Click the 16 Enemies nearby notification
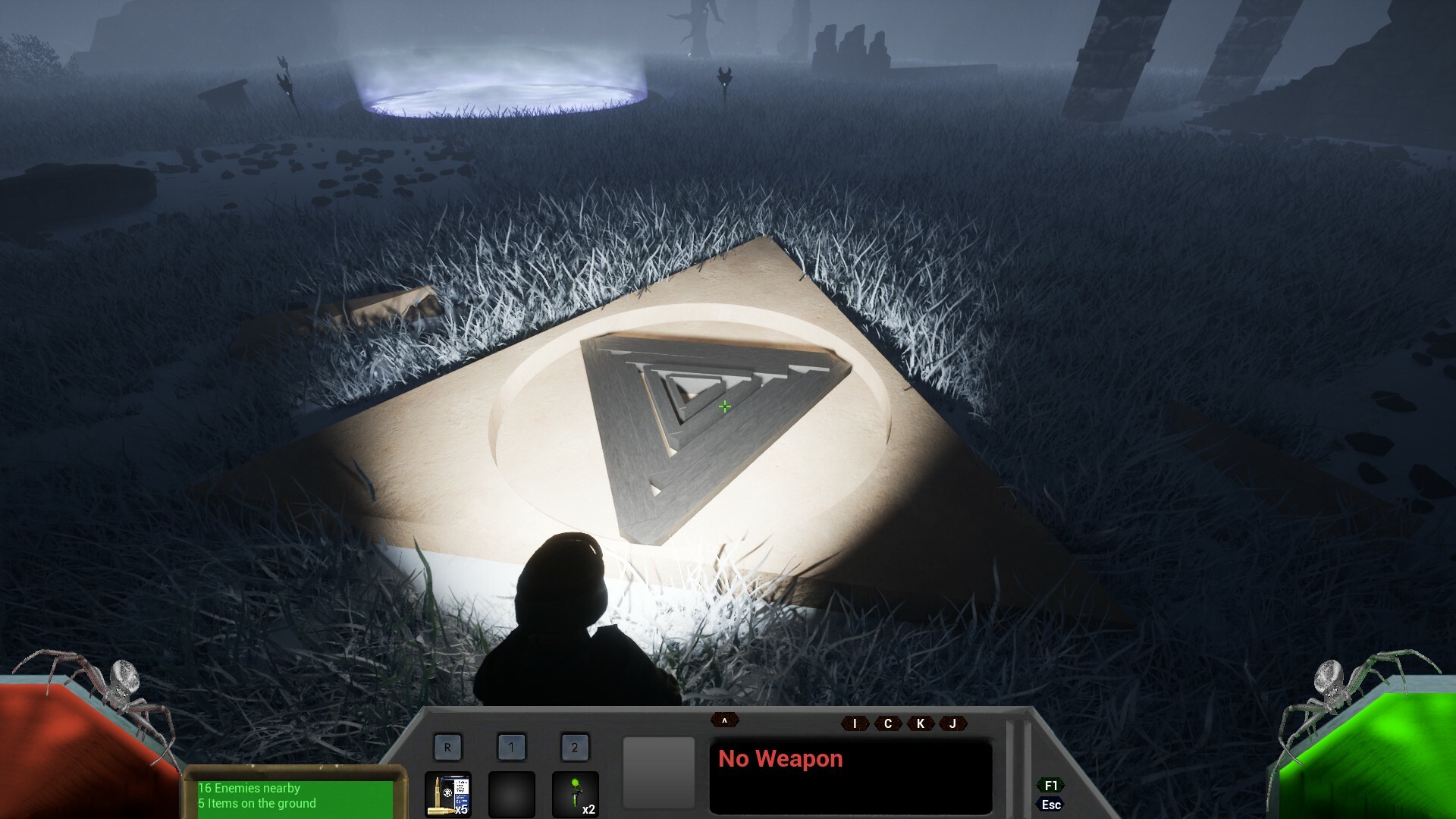Screen dimensions: 1456x819 249,788
